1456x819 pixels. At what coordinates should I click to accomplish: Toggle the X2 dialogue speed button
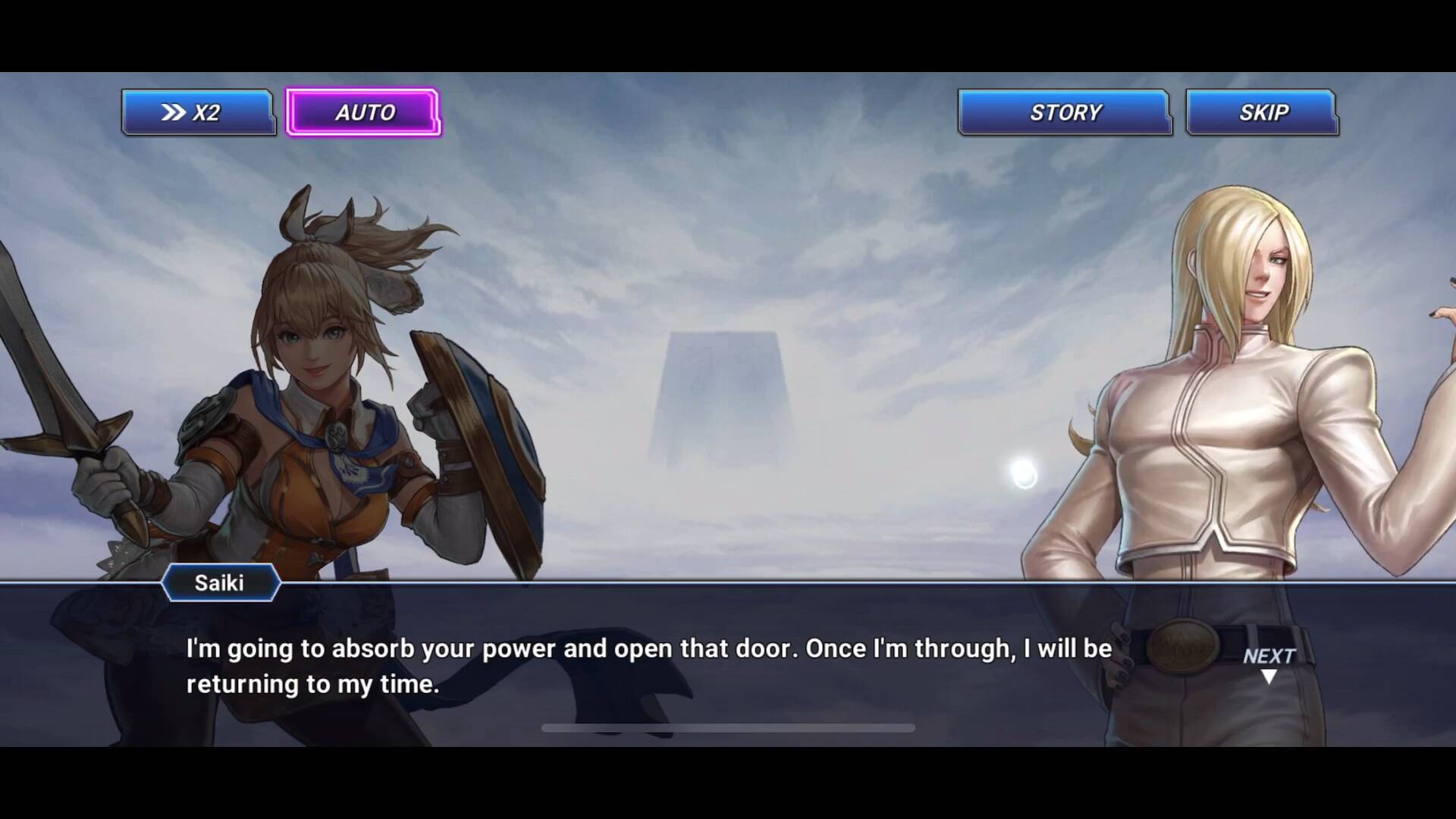(x=197, y=113)
